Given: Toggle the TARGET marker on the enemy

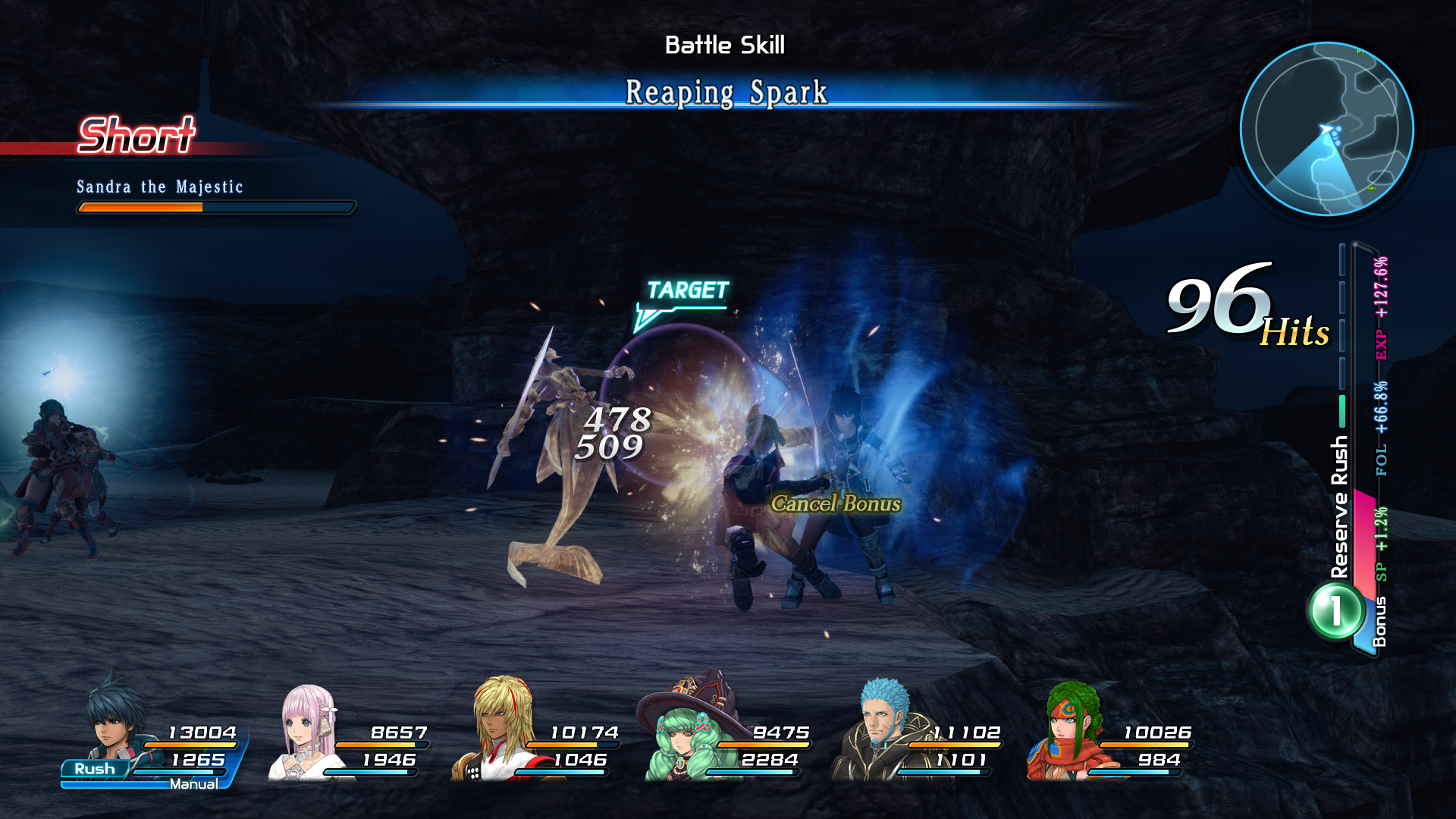Looking at the screenshot, I should [x=686, y=288].
